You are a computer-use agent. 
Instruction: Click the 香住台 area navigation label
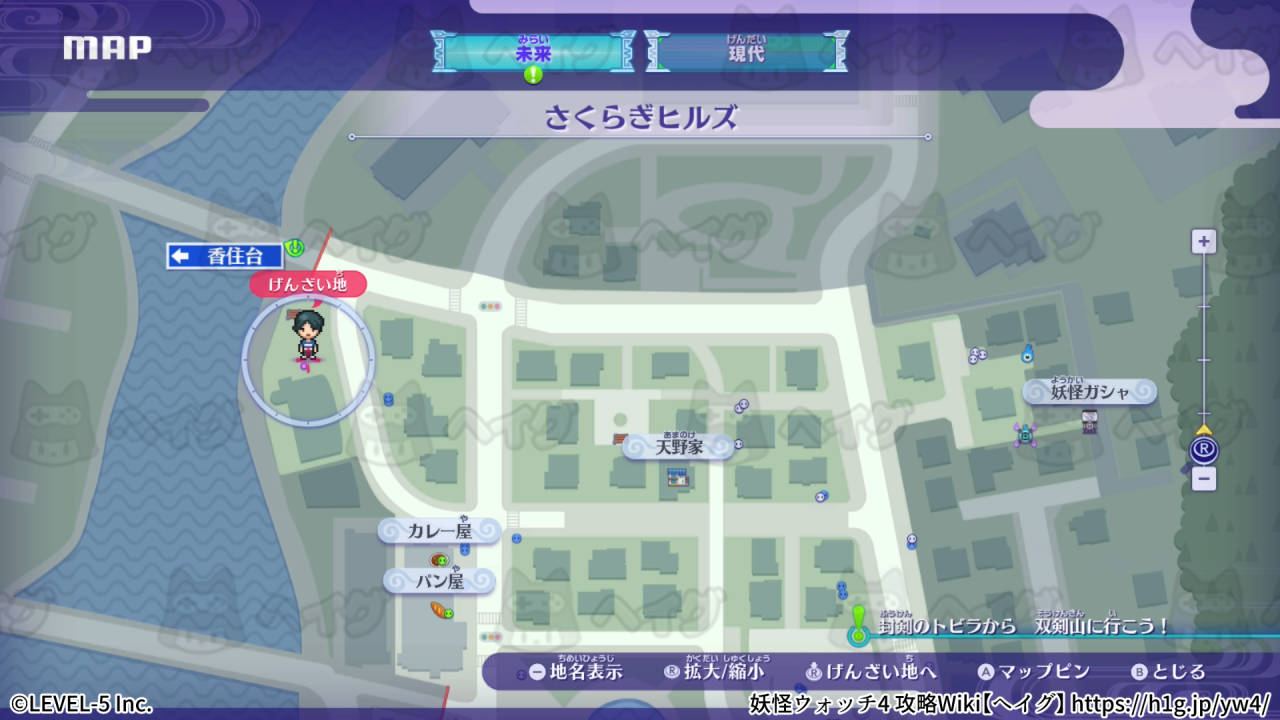click(224, 256)
